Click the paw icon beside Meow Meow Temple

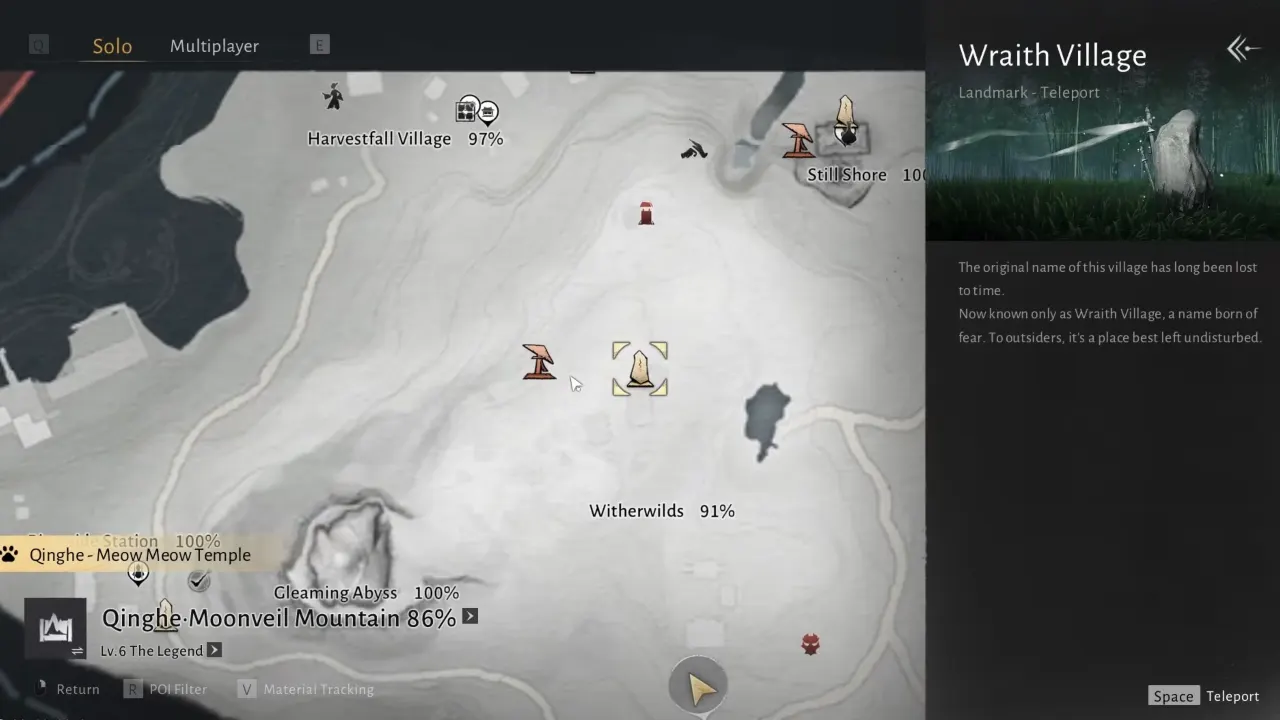point(9,552)
